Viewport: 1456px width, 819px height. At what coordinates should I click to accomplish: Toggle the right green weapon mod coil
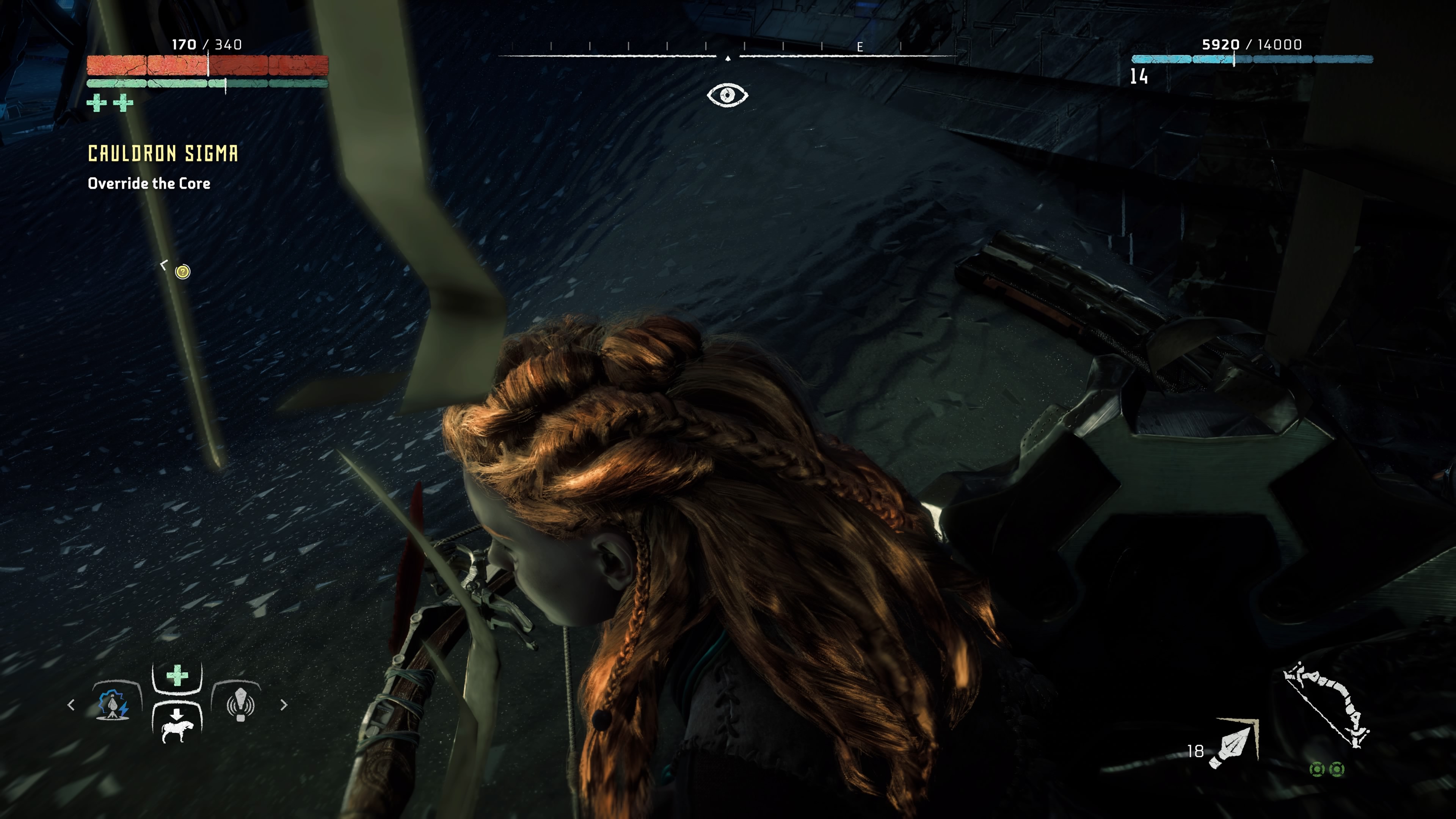click(1337, 770)
